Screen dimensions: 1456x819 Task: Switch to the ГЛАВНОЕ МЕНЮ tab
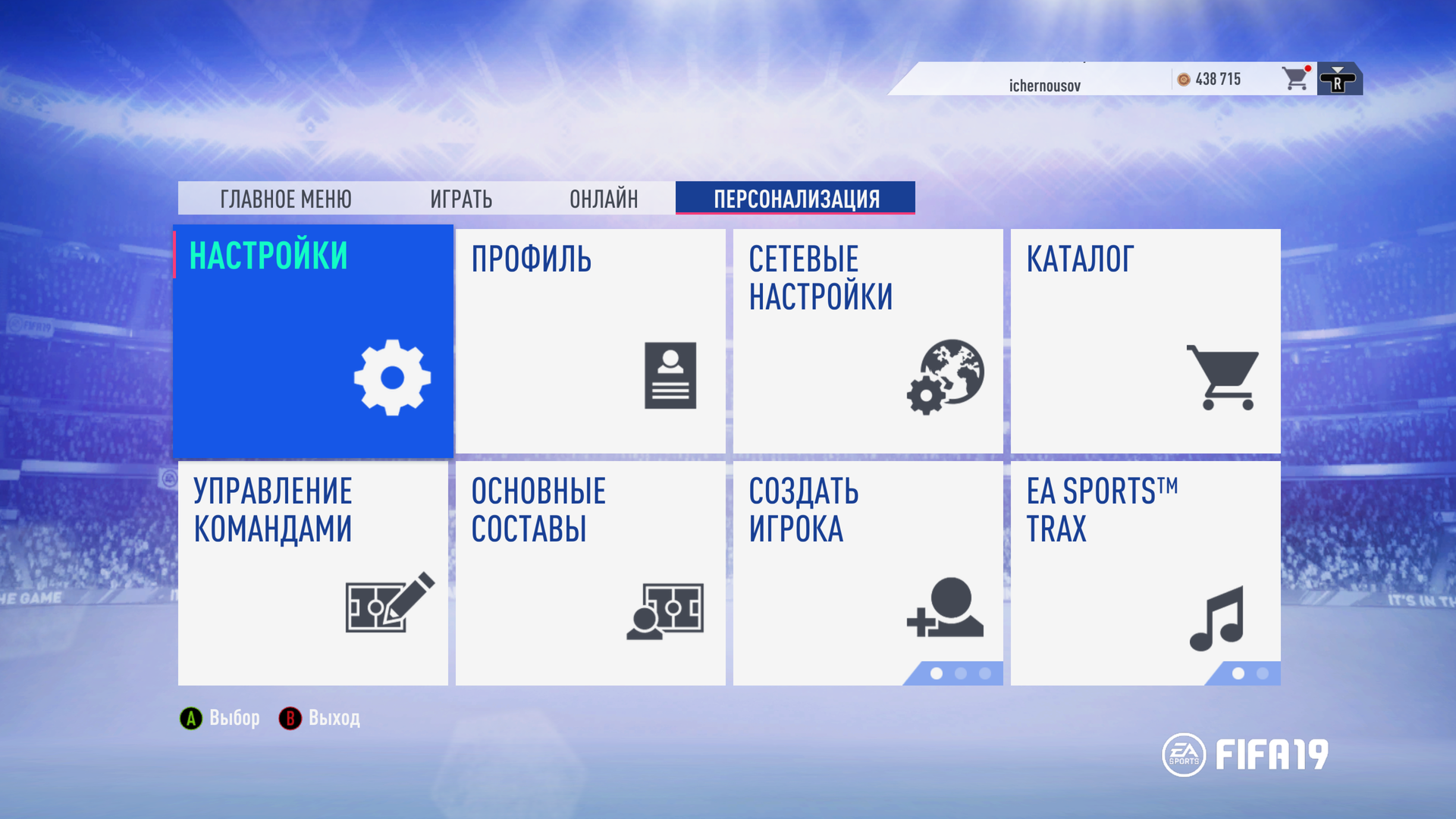(x=285, y=199)
